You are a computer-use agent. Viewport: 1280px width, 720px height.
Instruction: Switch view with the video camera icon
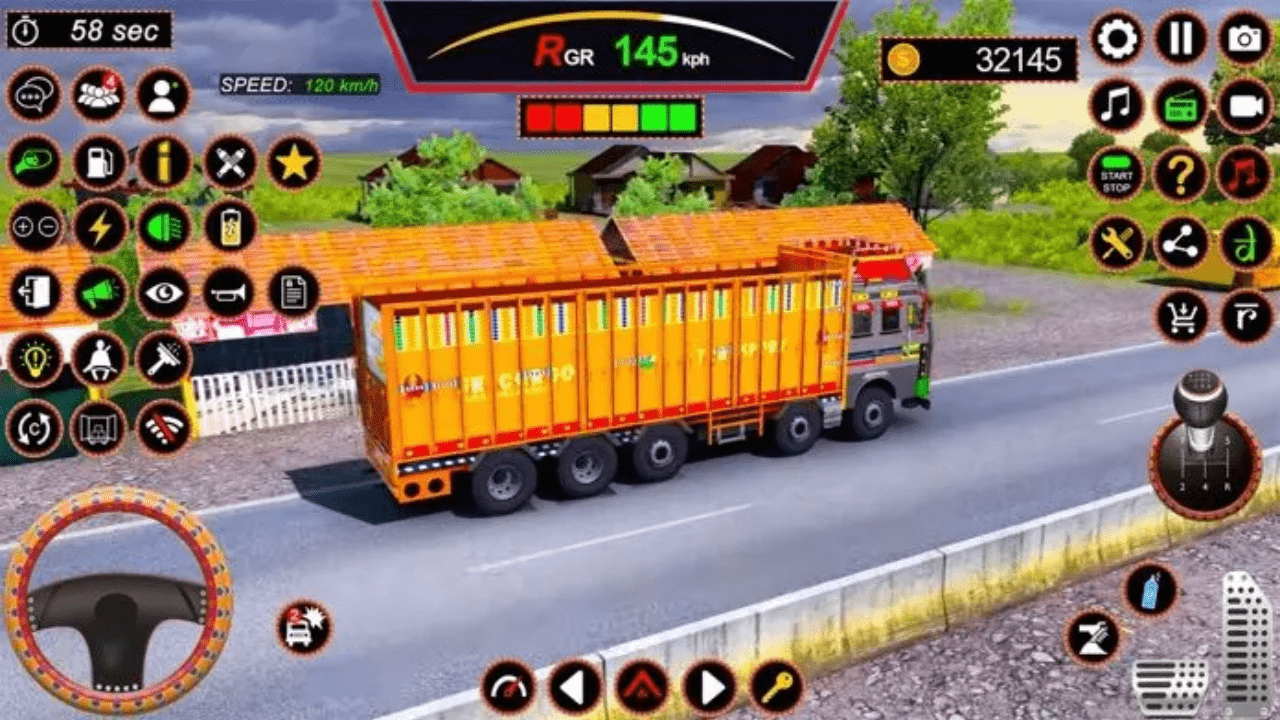click(x=1245, y=105)
